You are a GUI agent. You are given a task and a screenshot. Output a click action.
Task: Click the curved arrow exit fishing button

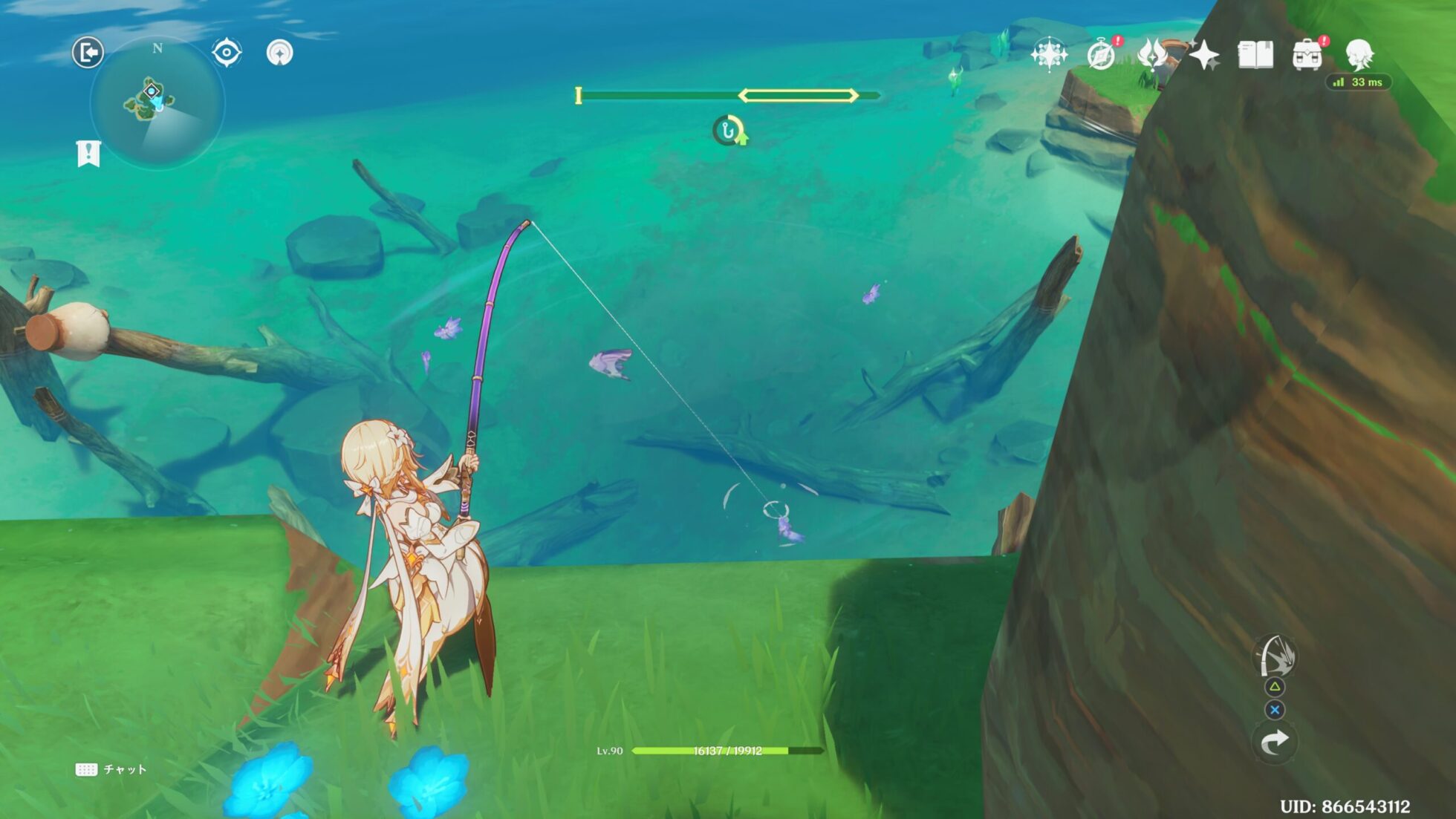pos(1275,742)
